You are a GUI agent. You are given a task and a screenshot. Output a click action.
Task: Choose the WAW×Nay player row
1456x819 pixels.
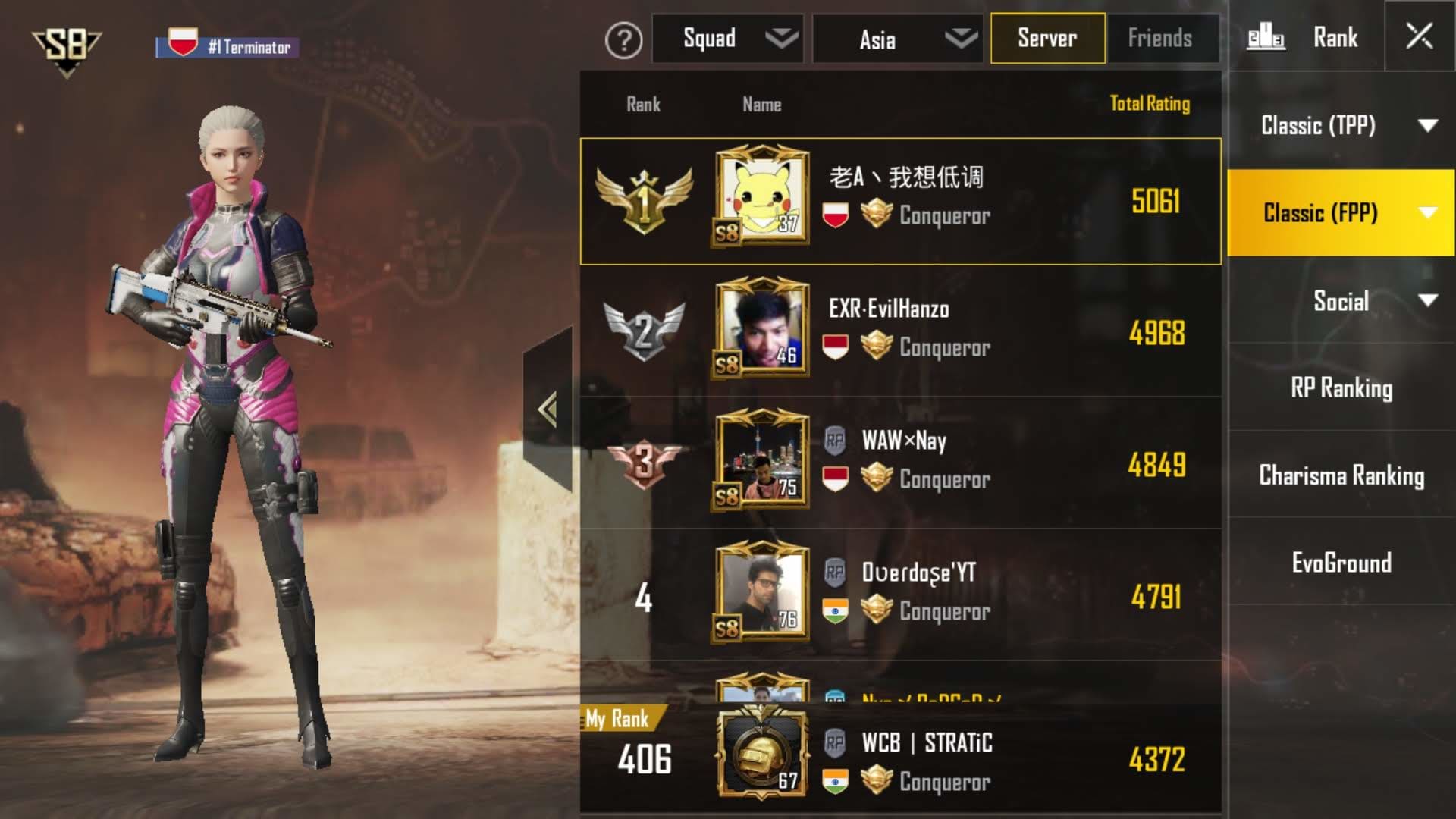(900, 463)
